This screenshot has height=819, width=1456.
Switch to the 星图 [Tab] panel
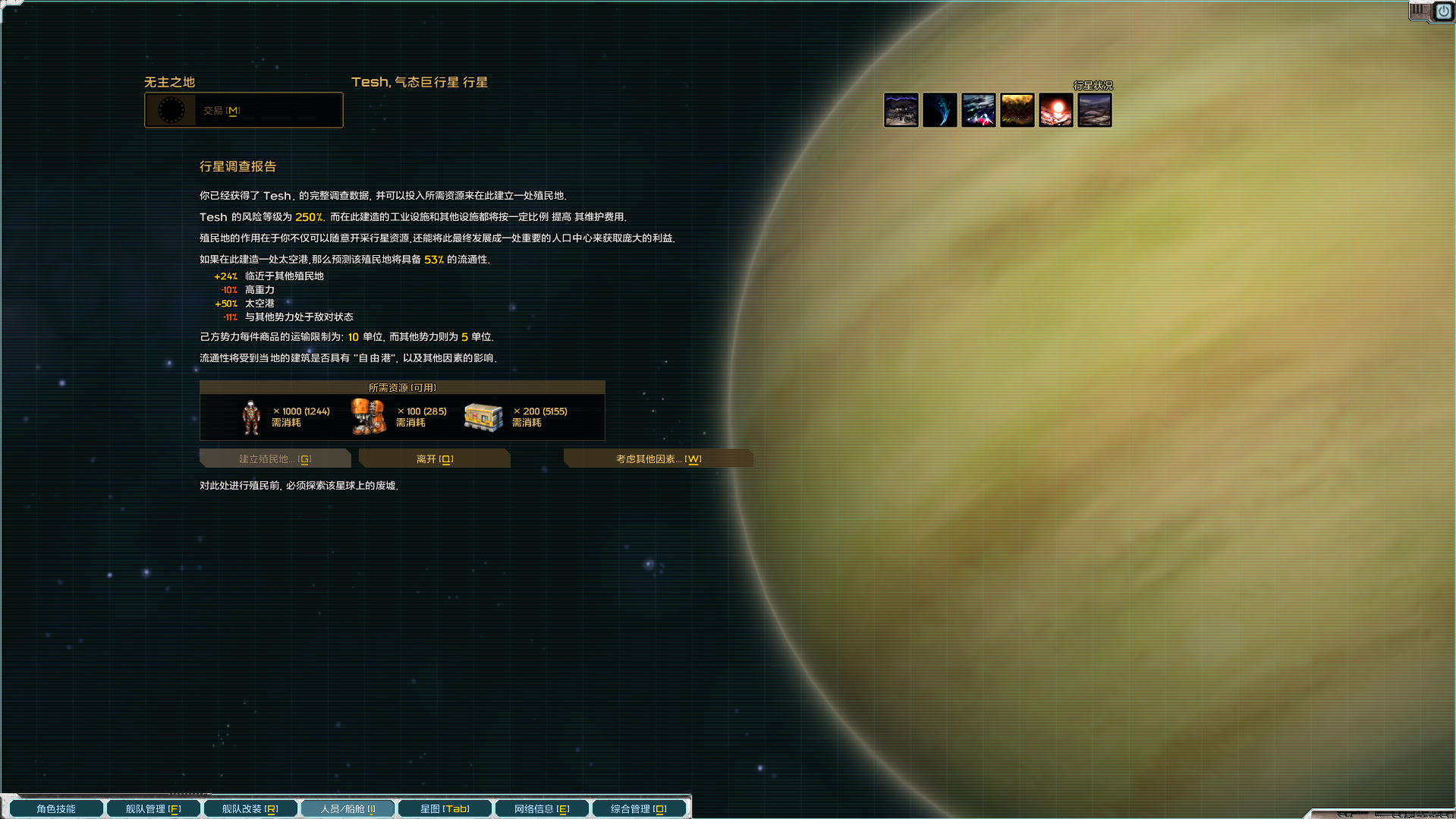tap(445, 808)
